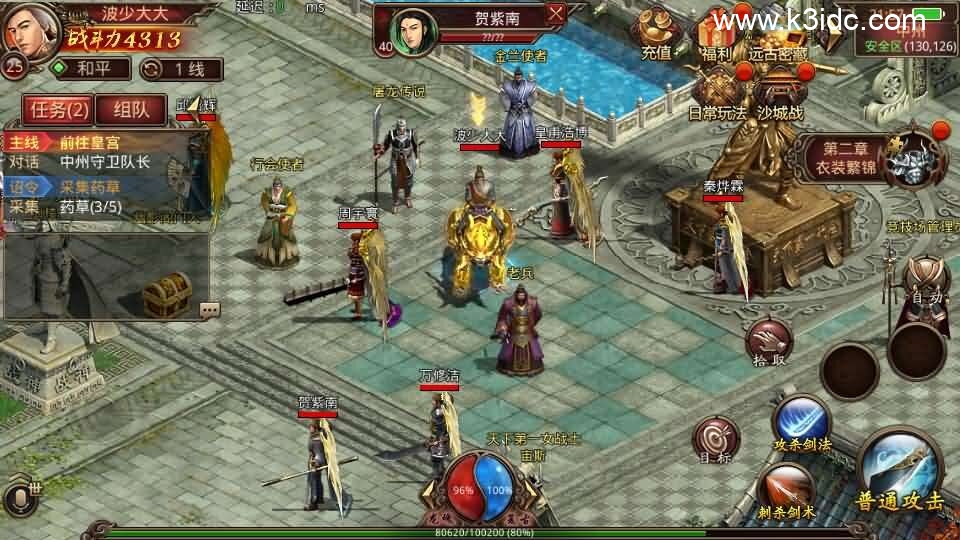Tap the microphone voice chat button
This screenshot has height=540, width=960.
pos(18,497)
